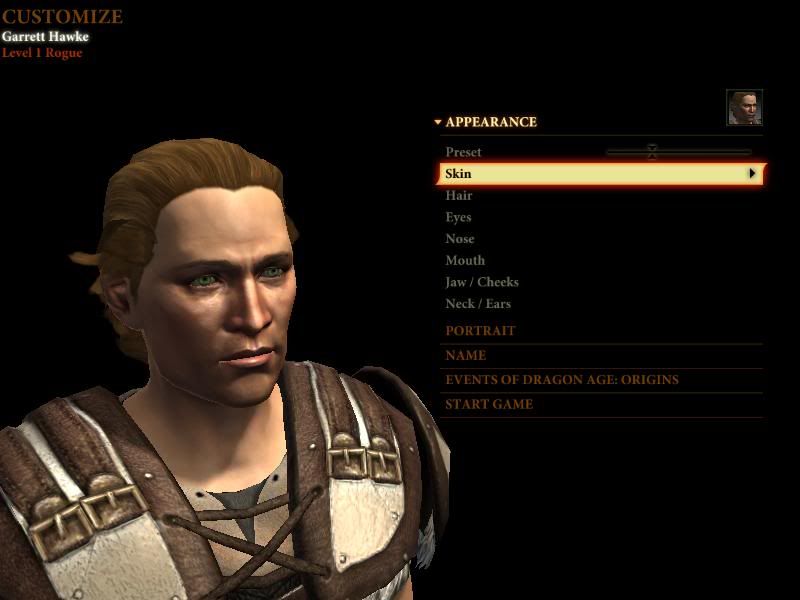Adjust the Preset slider
The height and width of the screenshot is (600, 800).
[x=652, y=152]
